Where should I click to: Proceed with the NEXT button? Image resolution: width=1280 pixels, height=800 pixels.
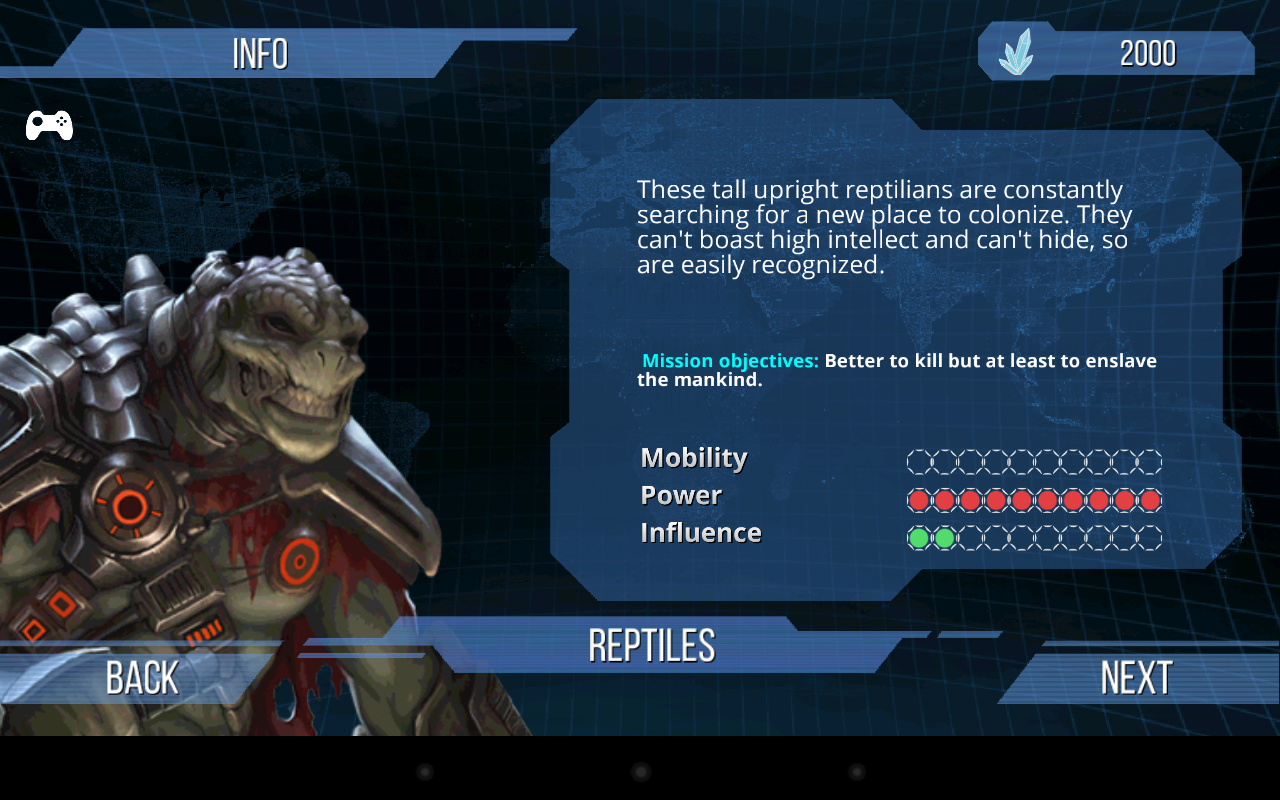coord(1136,678)
